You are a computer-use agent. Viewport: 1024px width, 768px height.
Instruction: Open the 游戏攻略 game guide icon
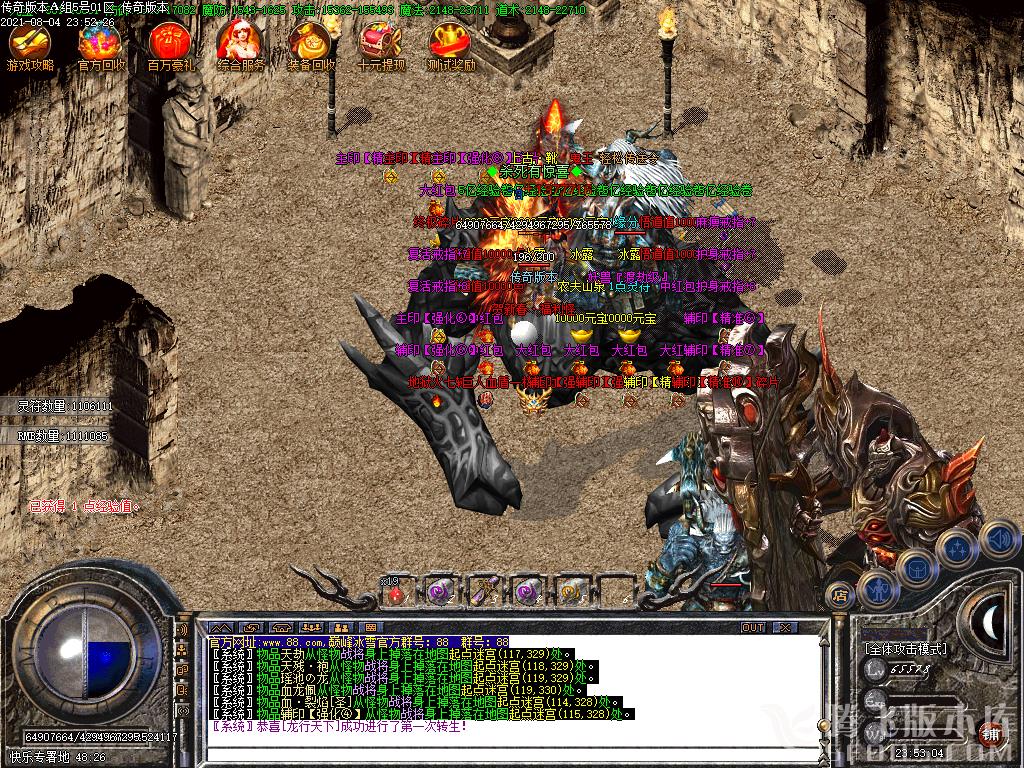tap(30, 46)
